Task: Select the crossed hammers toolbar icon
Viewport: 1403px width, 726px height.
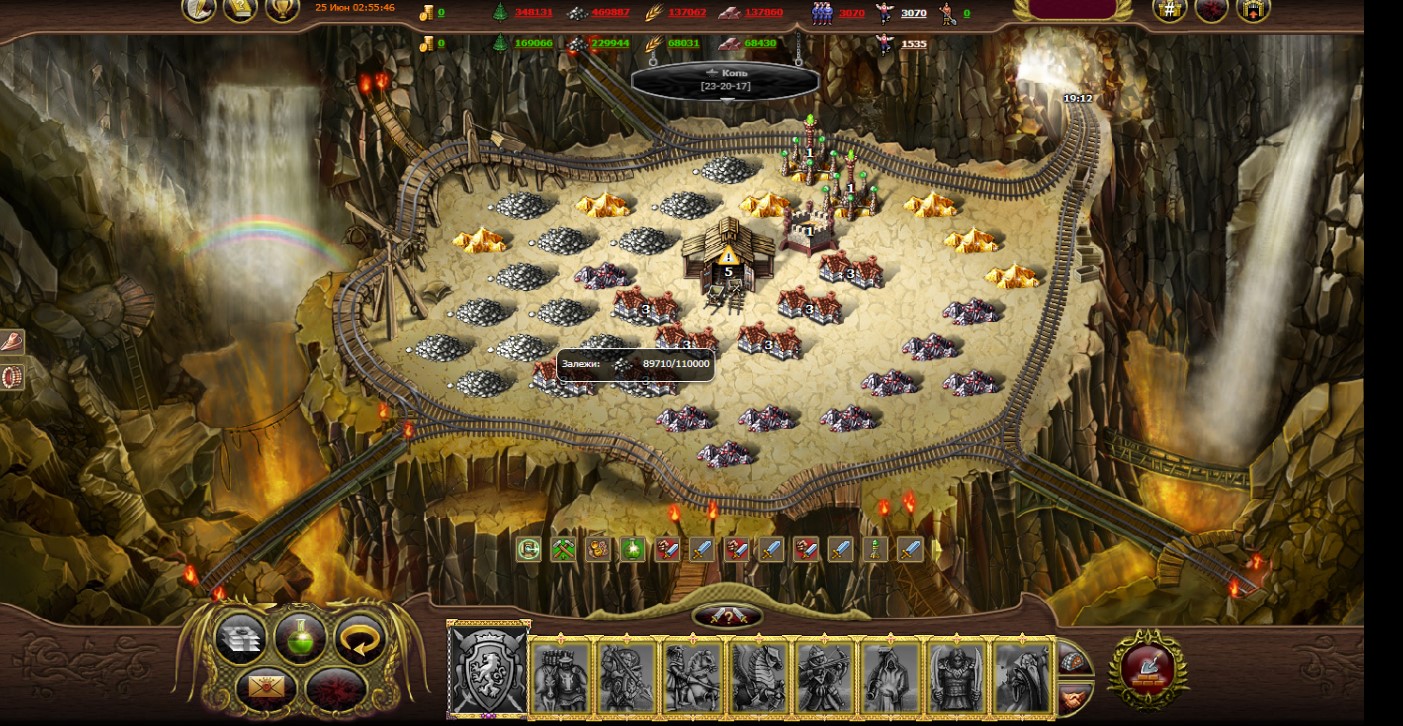Action: pyautogui.click(x=563, y=549)
